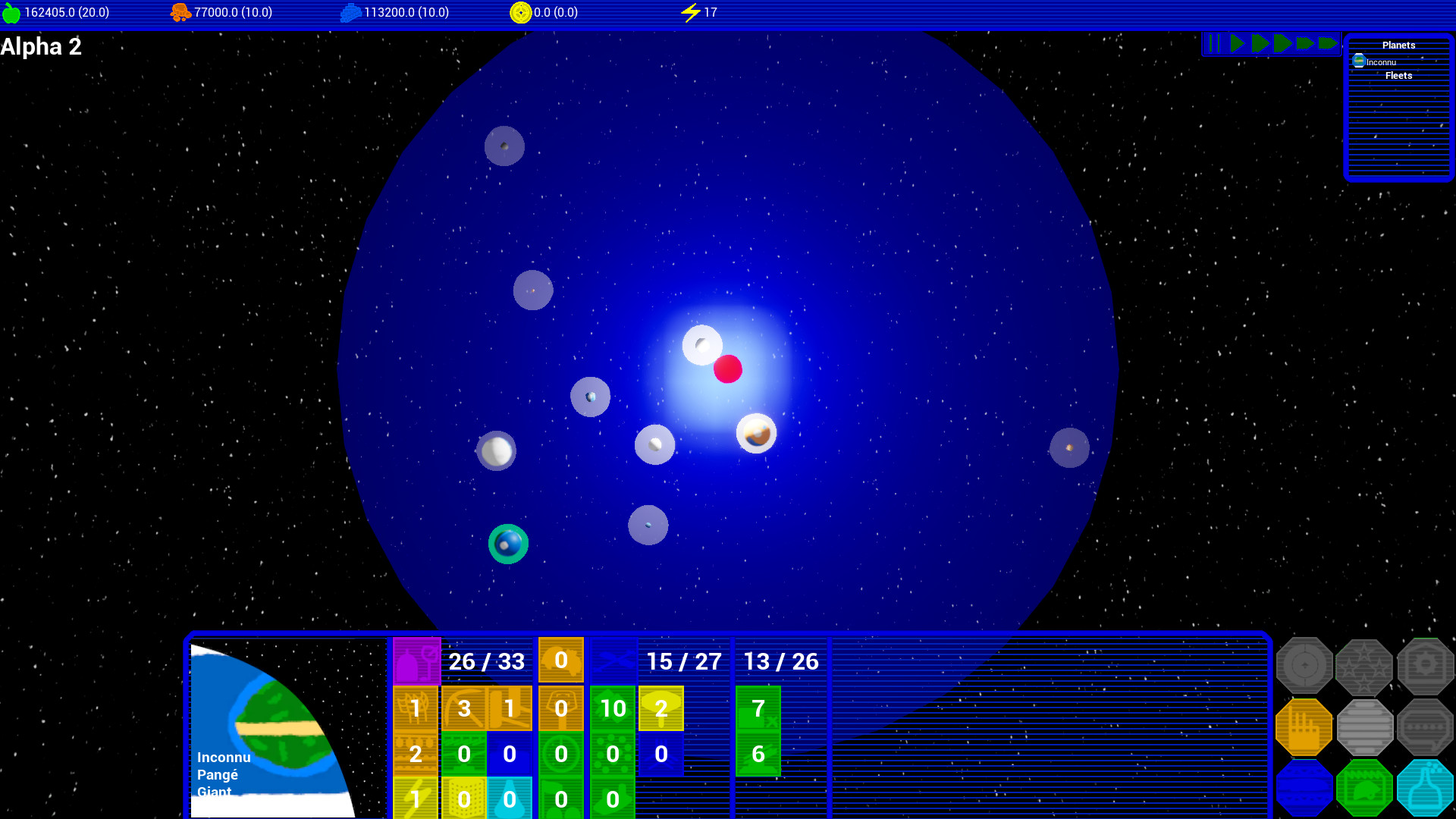Select the gray storage octagon tab
This screenshot has width=1456, height=819.
1365,728
